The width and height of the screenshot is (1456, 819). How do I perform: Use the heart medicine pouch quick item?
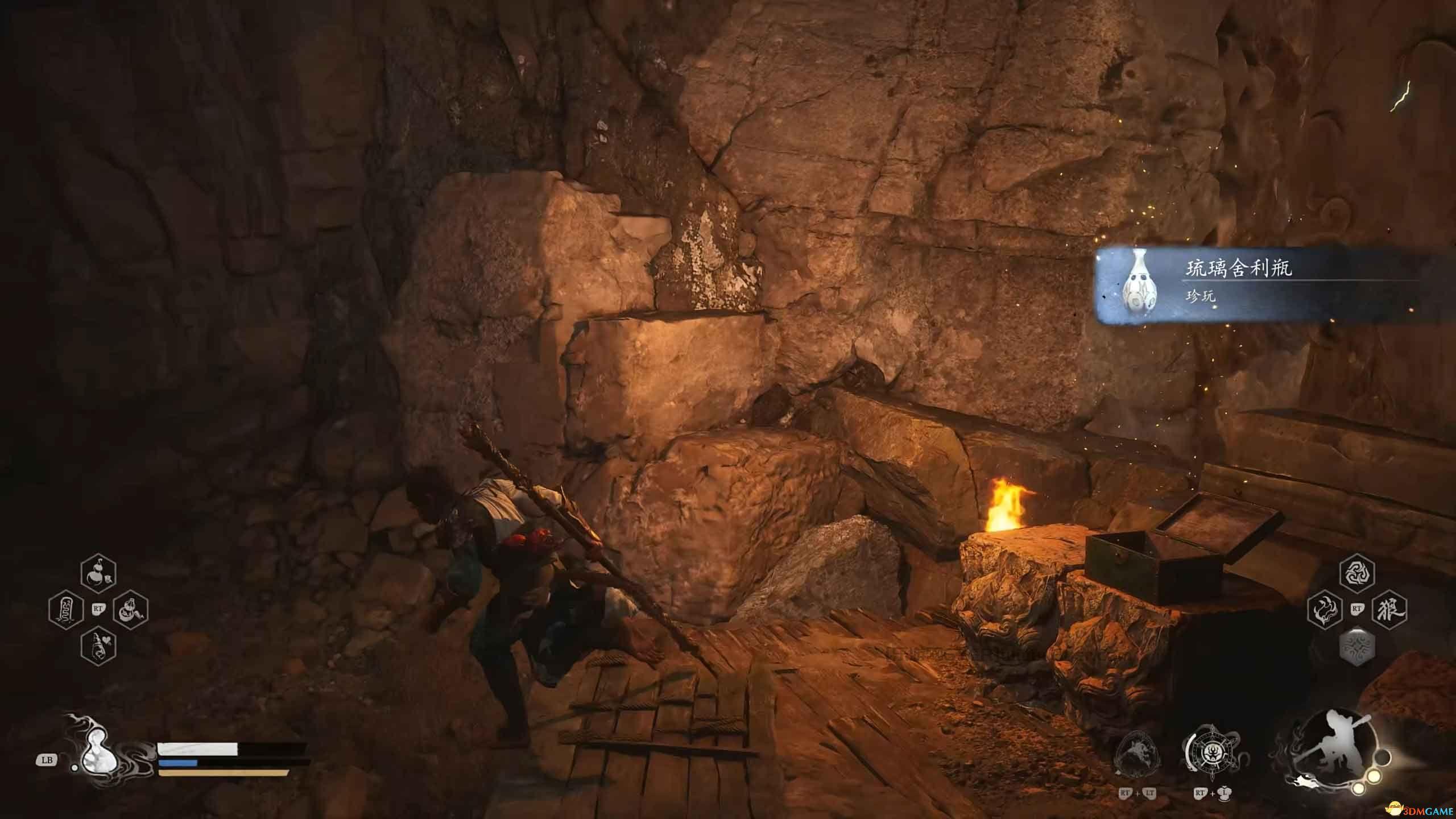(98, 646)
